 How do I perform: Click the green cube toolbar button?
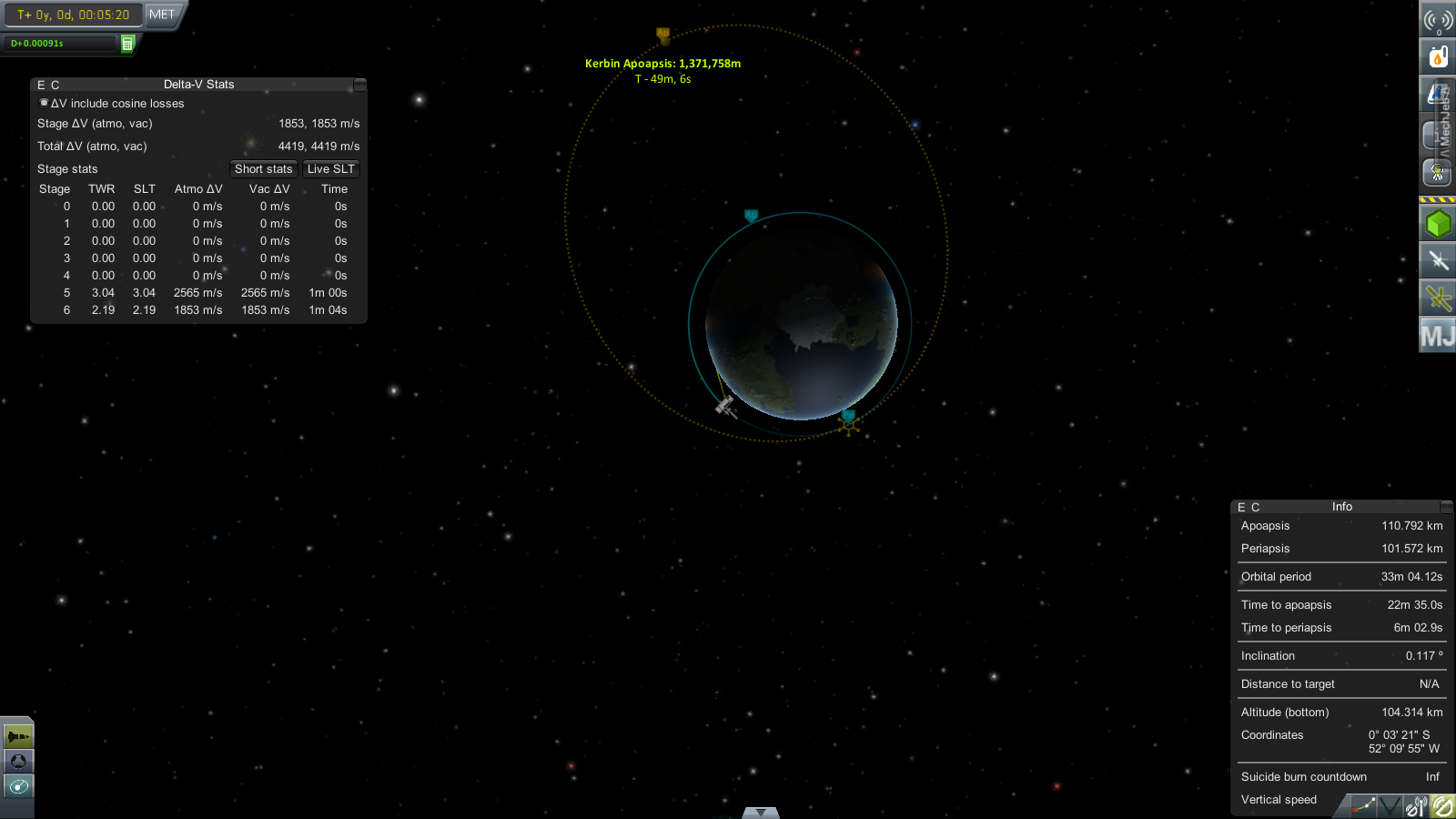click(x=1438, y=224)
